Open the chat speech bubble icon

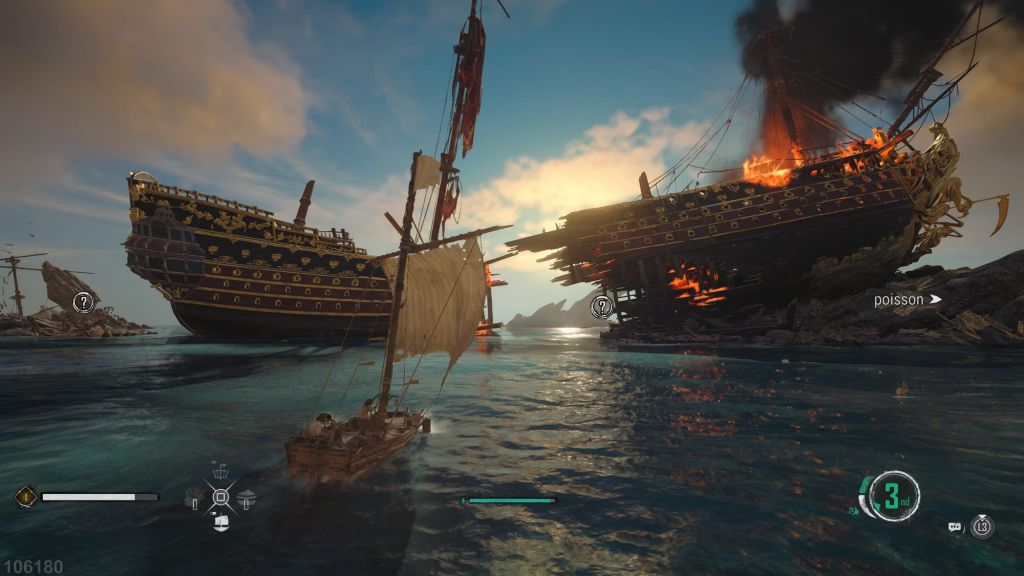coord(954,526)
